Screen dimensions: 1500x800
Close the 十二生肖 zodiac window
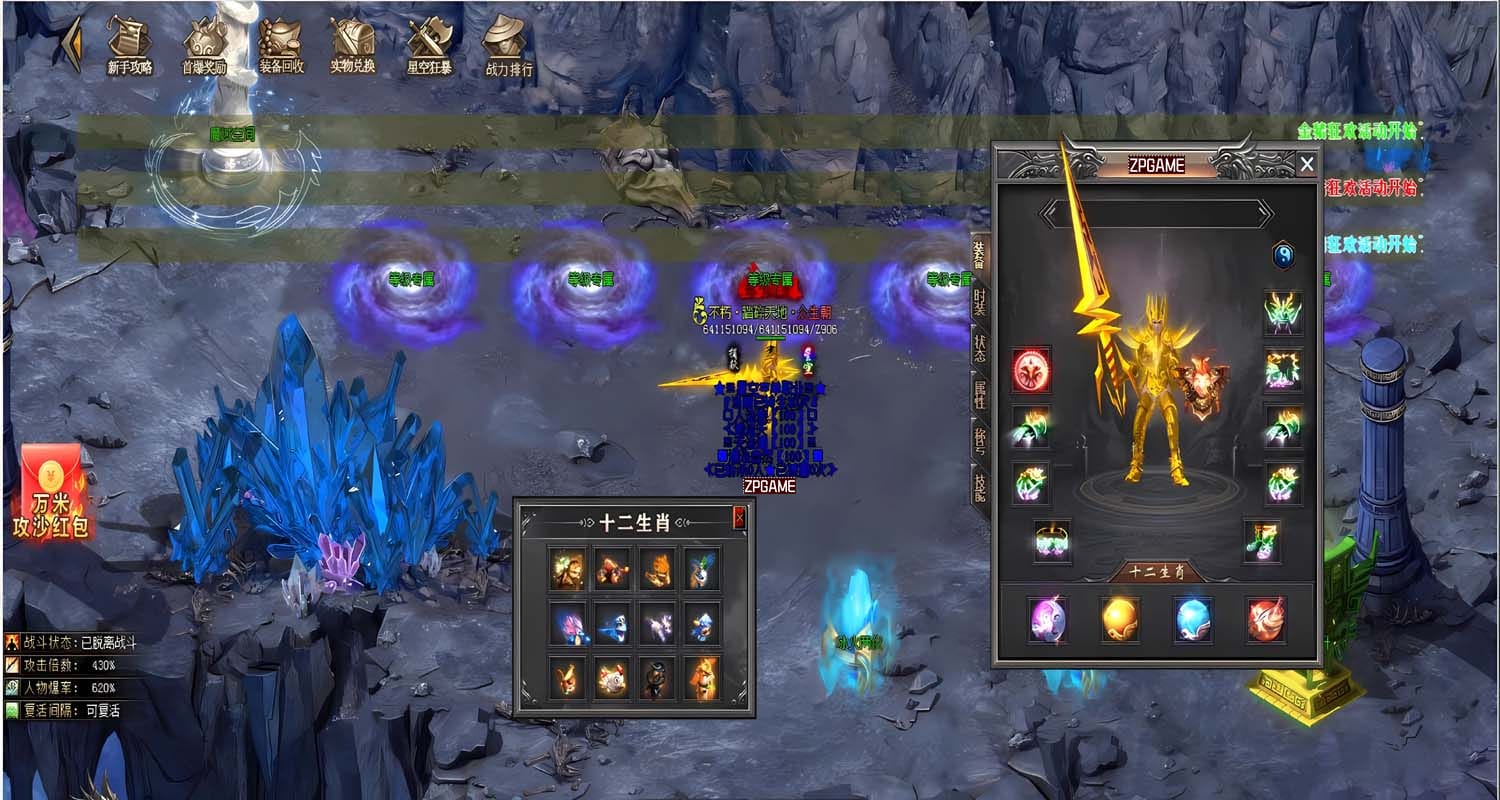click(739, 518)
